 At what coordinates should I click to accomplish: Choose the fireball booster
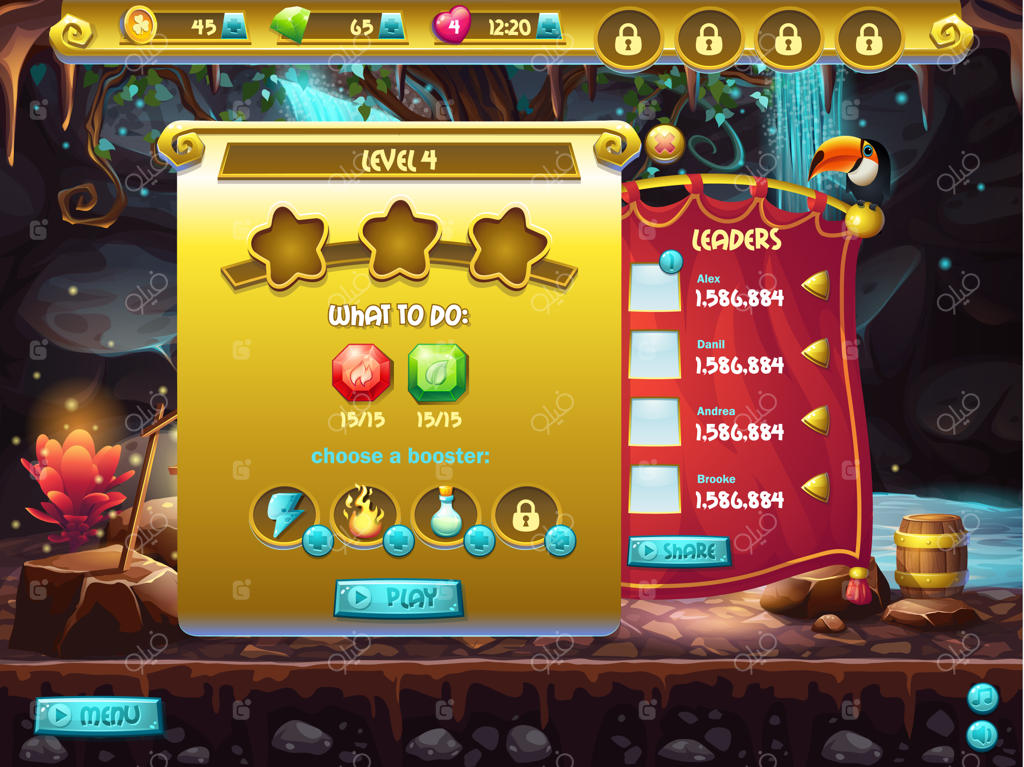364,515
